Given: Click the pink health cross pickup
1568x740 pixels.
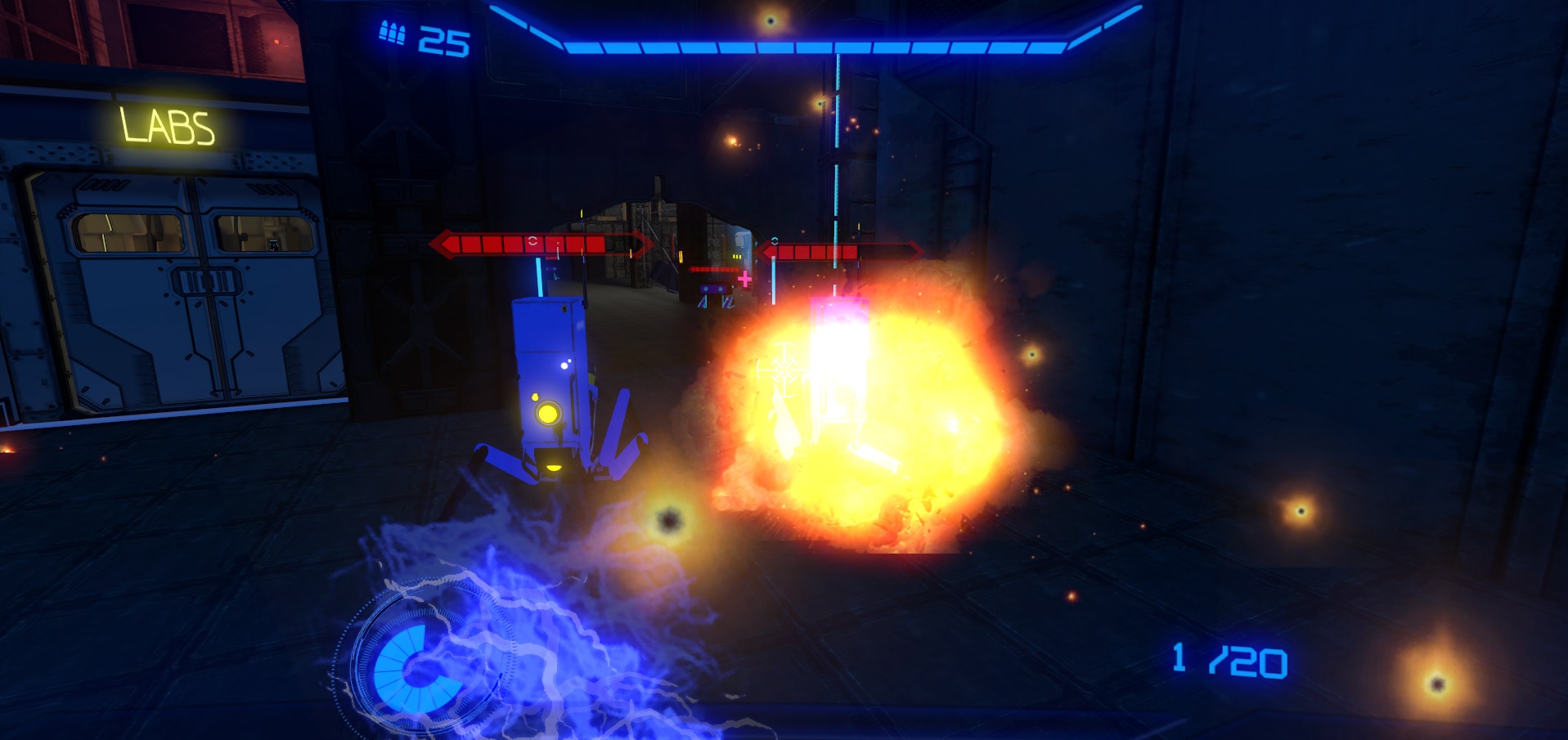Looking at the screenshot, I should click(x=744, y=279).
